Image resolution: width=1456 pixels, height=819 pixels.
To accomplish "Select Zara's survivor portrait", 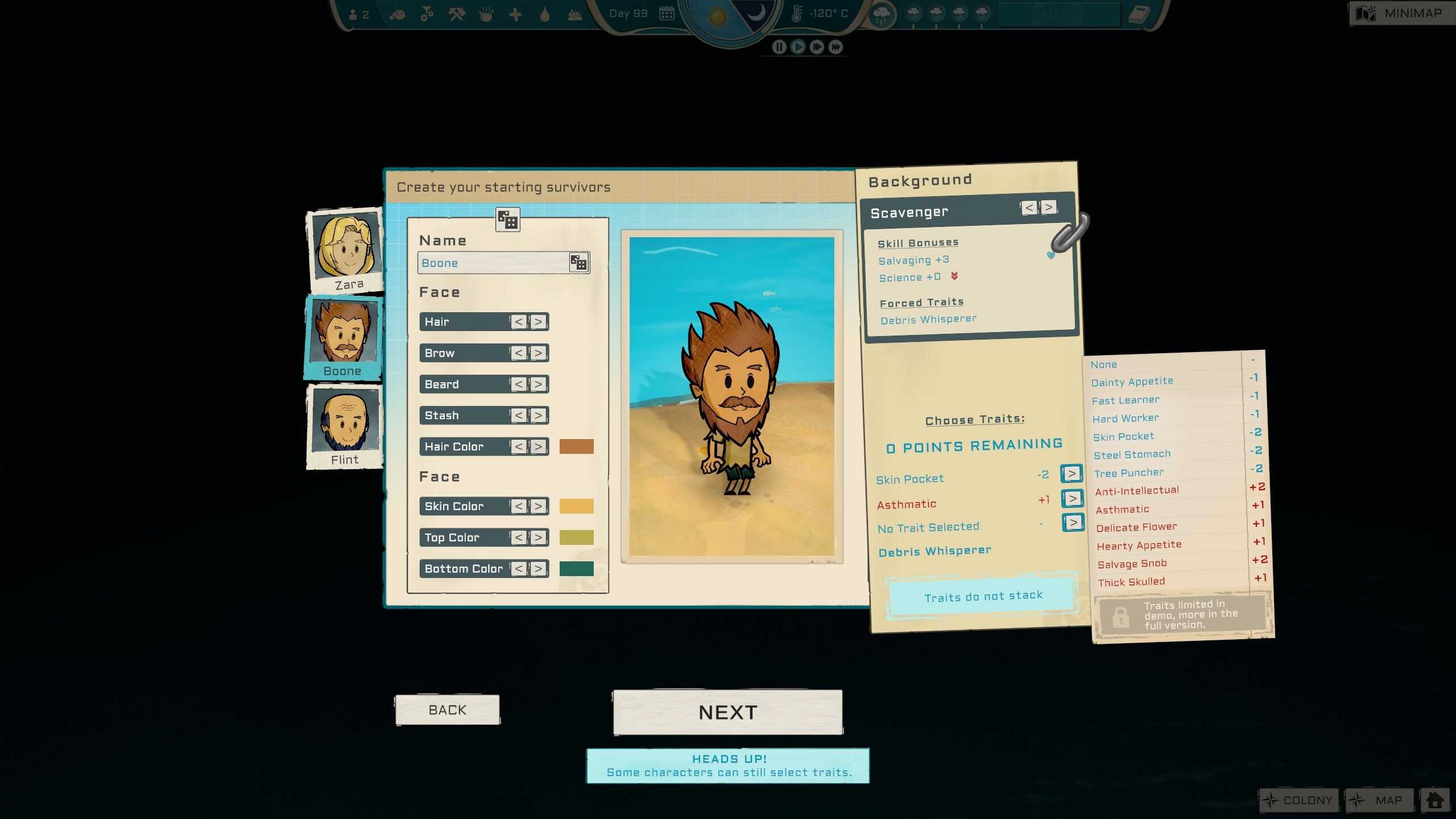I will coord(345,250).
